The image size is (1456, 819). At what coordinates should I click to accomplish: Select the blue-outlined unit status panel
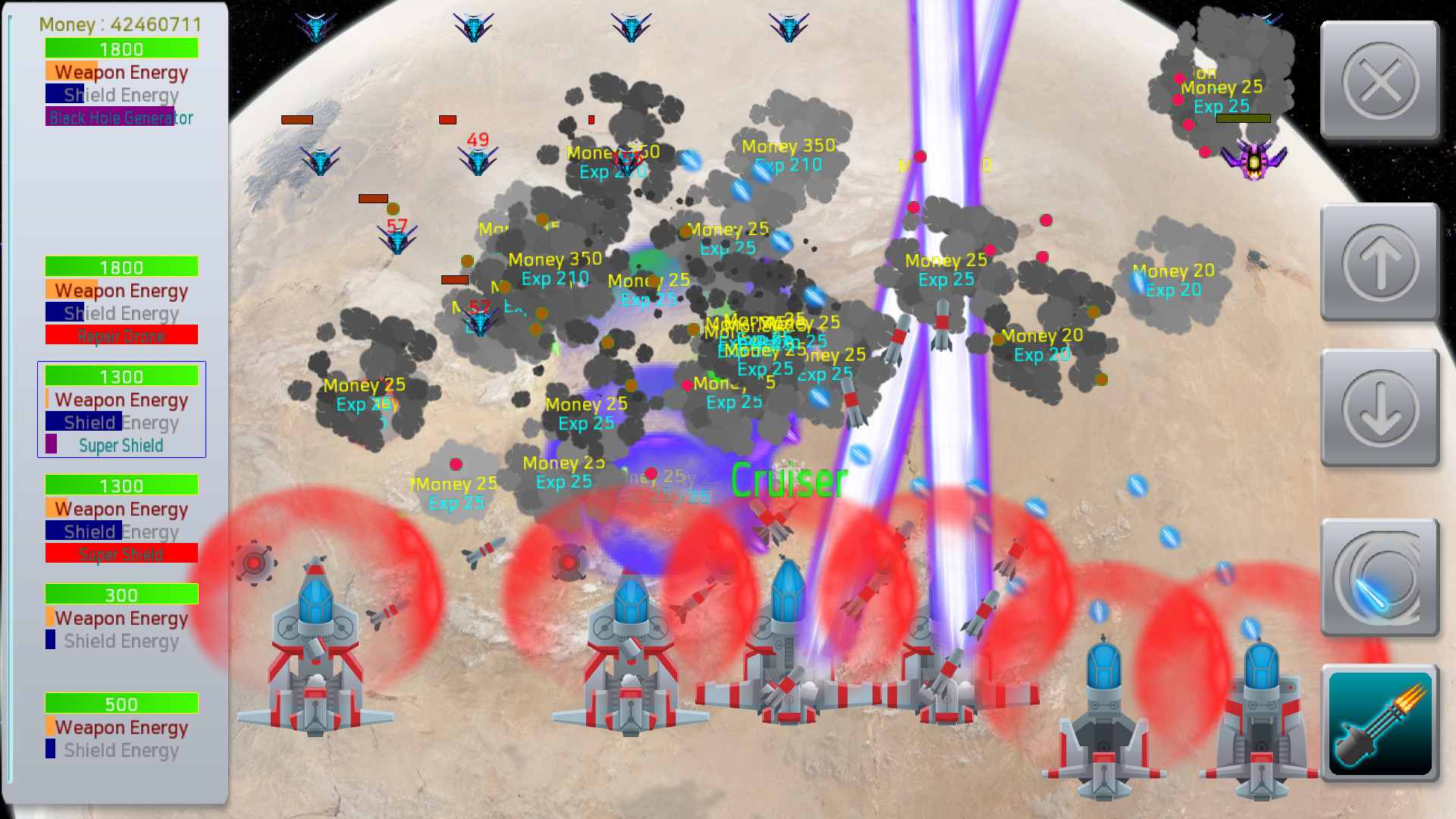(121, 410)
